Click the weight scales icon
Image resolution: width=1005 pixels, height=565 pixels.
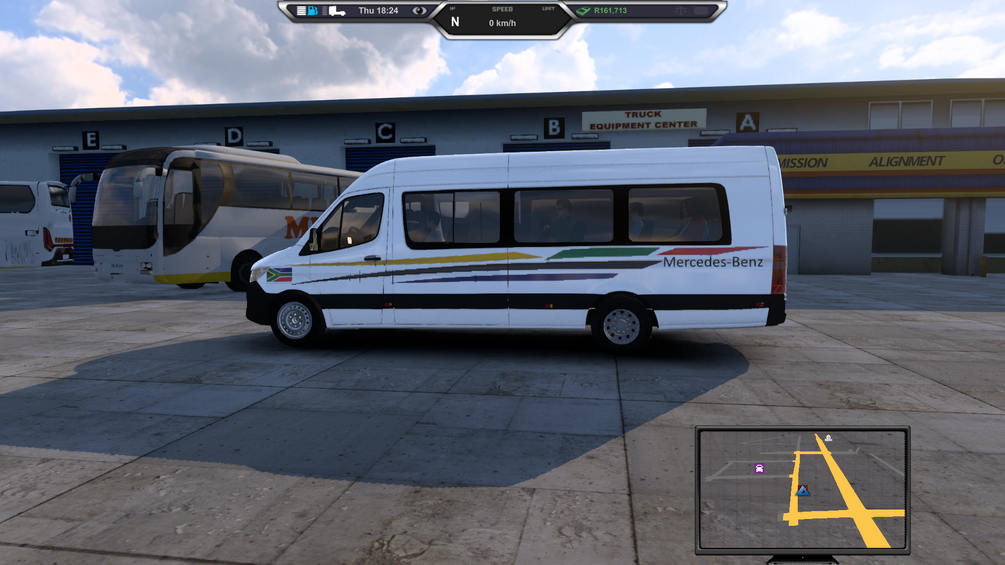681,11
